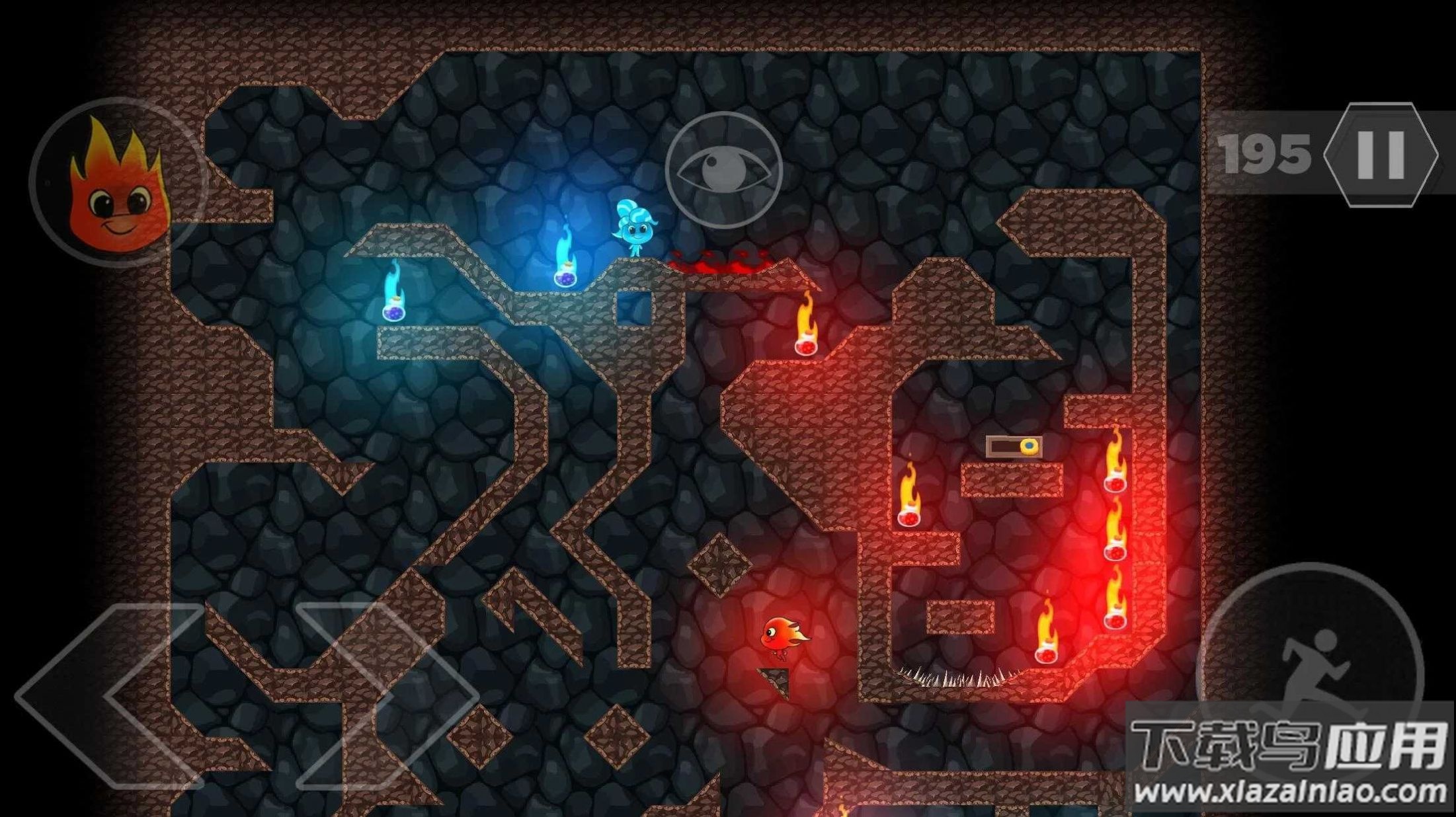
Task: Move right with the right arrow button
Action: [x=387, y=695]
